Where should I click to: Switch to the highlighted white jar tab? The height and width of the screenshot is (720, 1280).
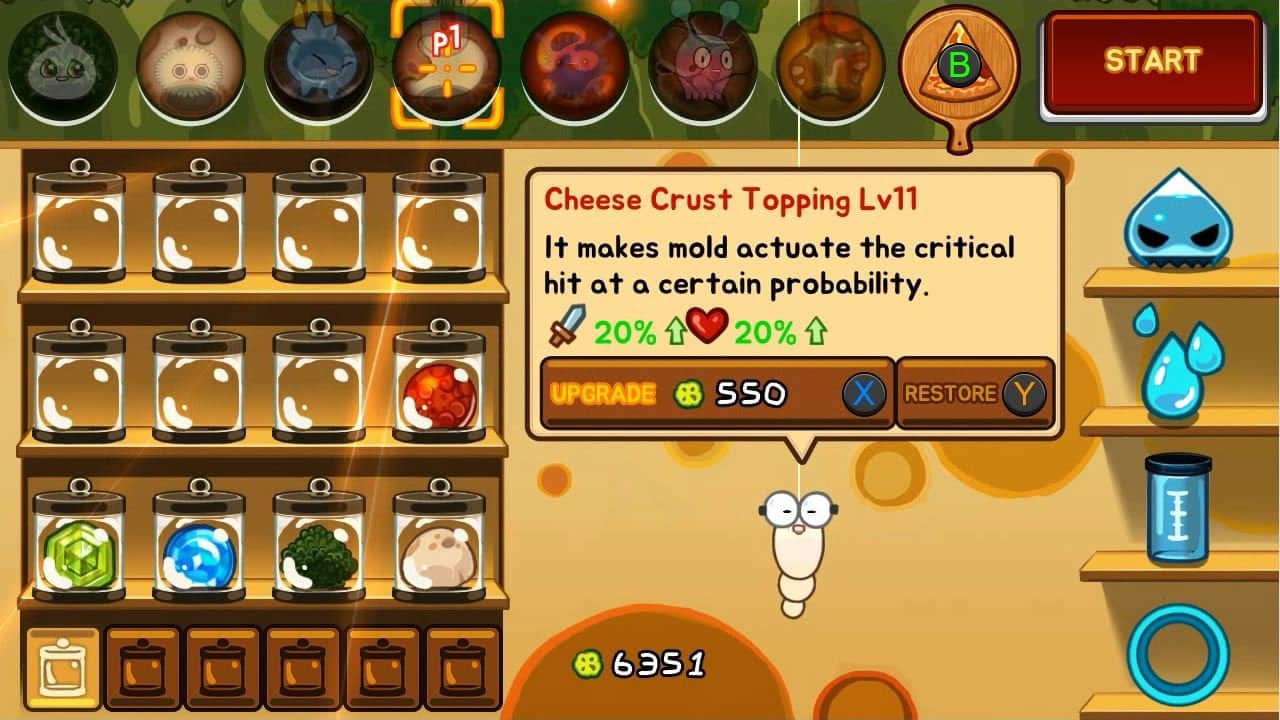pos(62,667)
